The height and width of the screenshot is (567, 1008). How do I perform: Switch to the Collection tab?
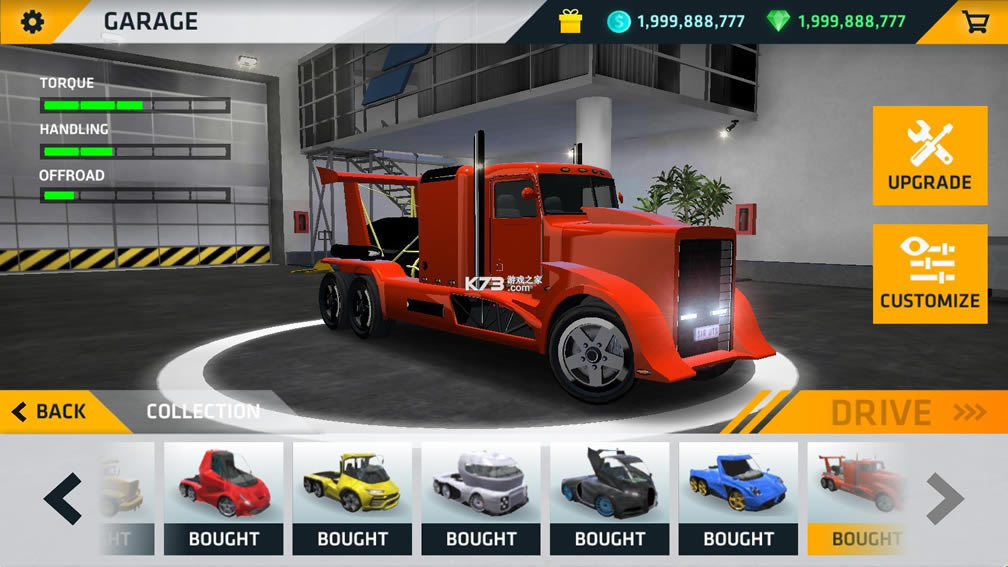coord(203,411)
